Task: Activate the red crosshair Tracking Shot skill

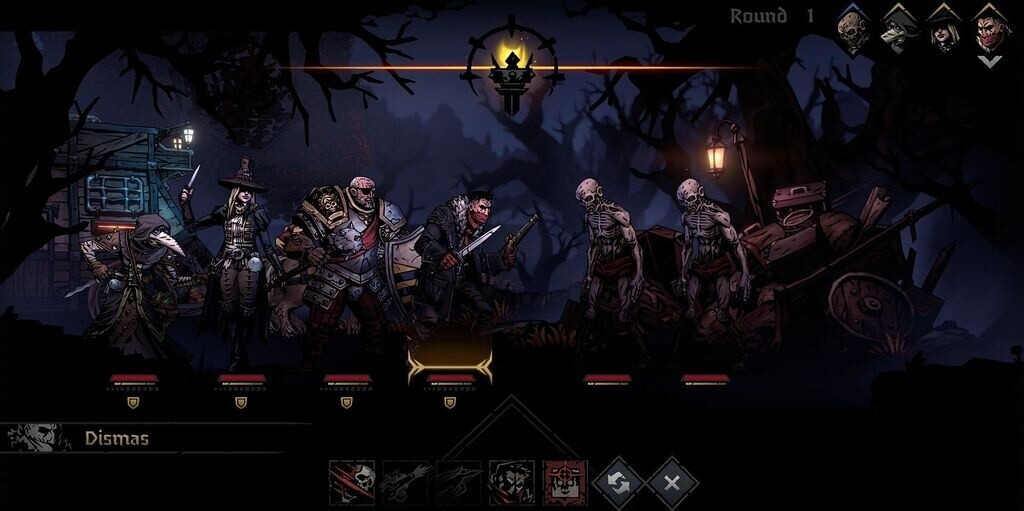Action: tap(565, 483)
